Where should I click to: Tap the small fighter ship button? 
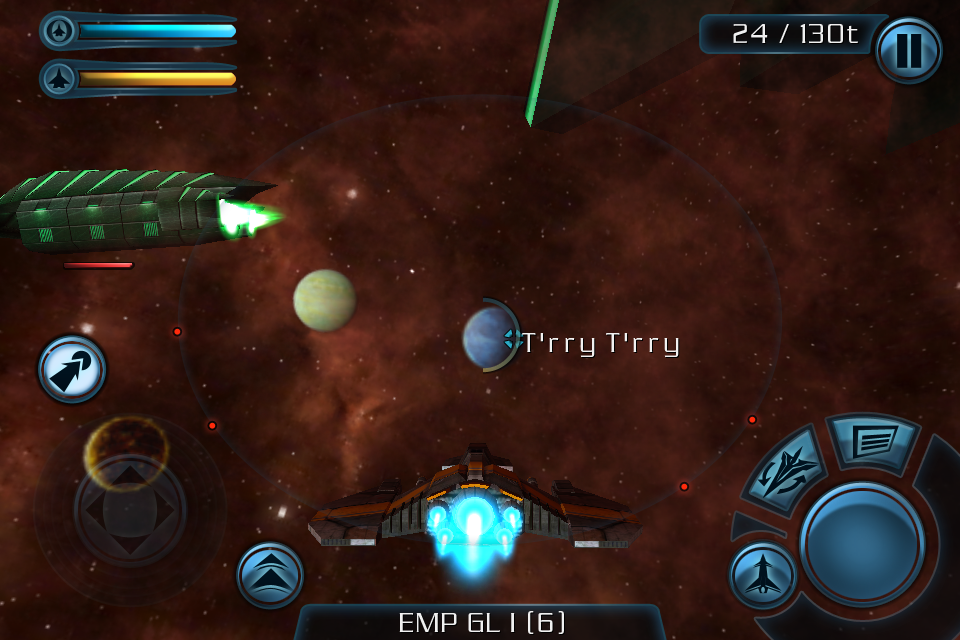(762, 575)
